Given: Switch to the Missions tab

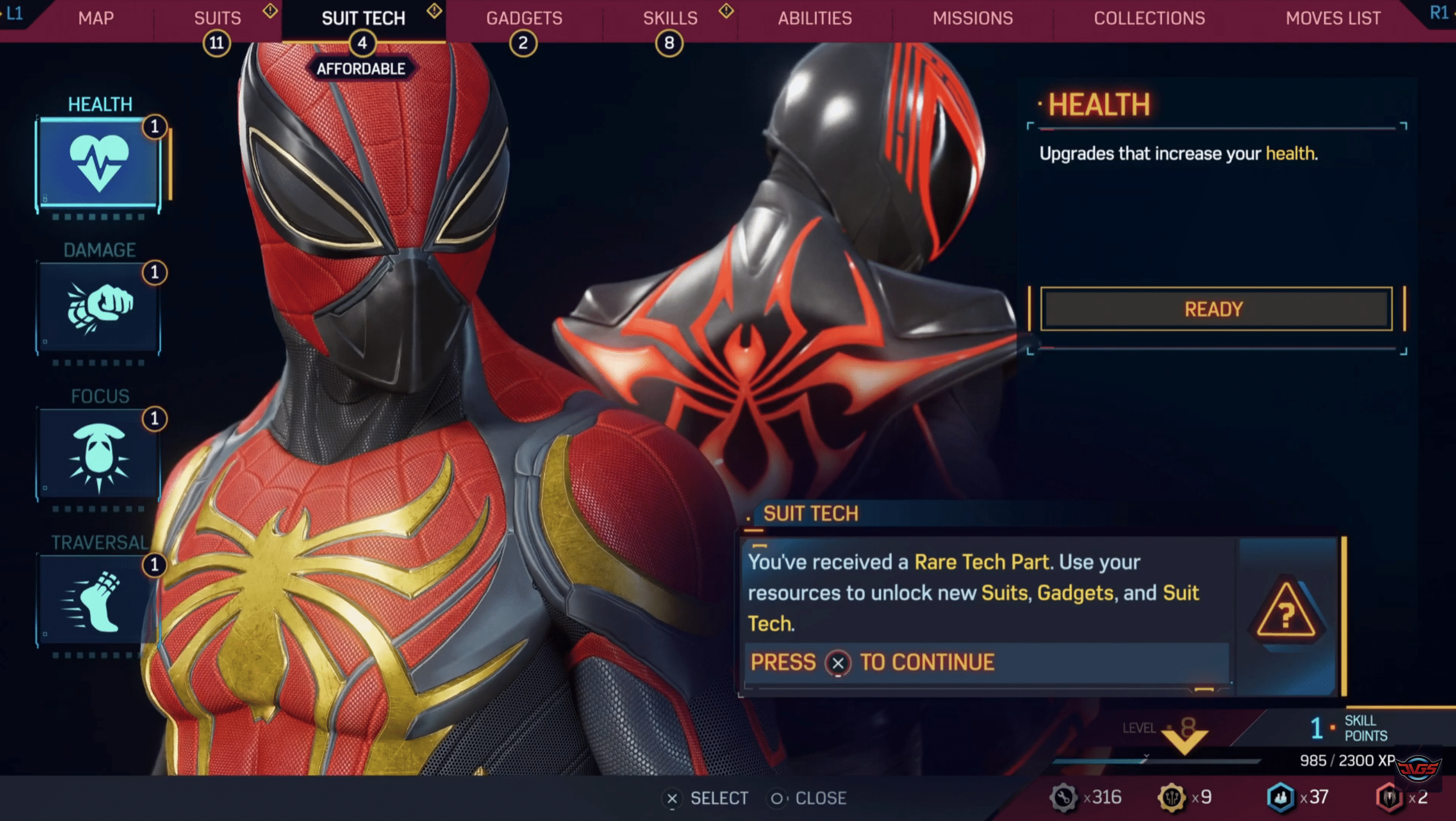Looking at the screenshot, I should 973,18.
